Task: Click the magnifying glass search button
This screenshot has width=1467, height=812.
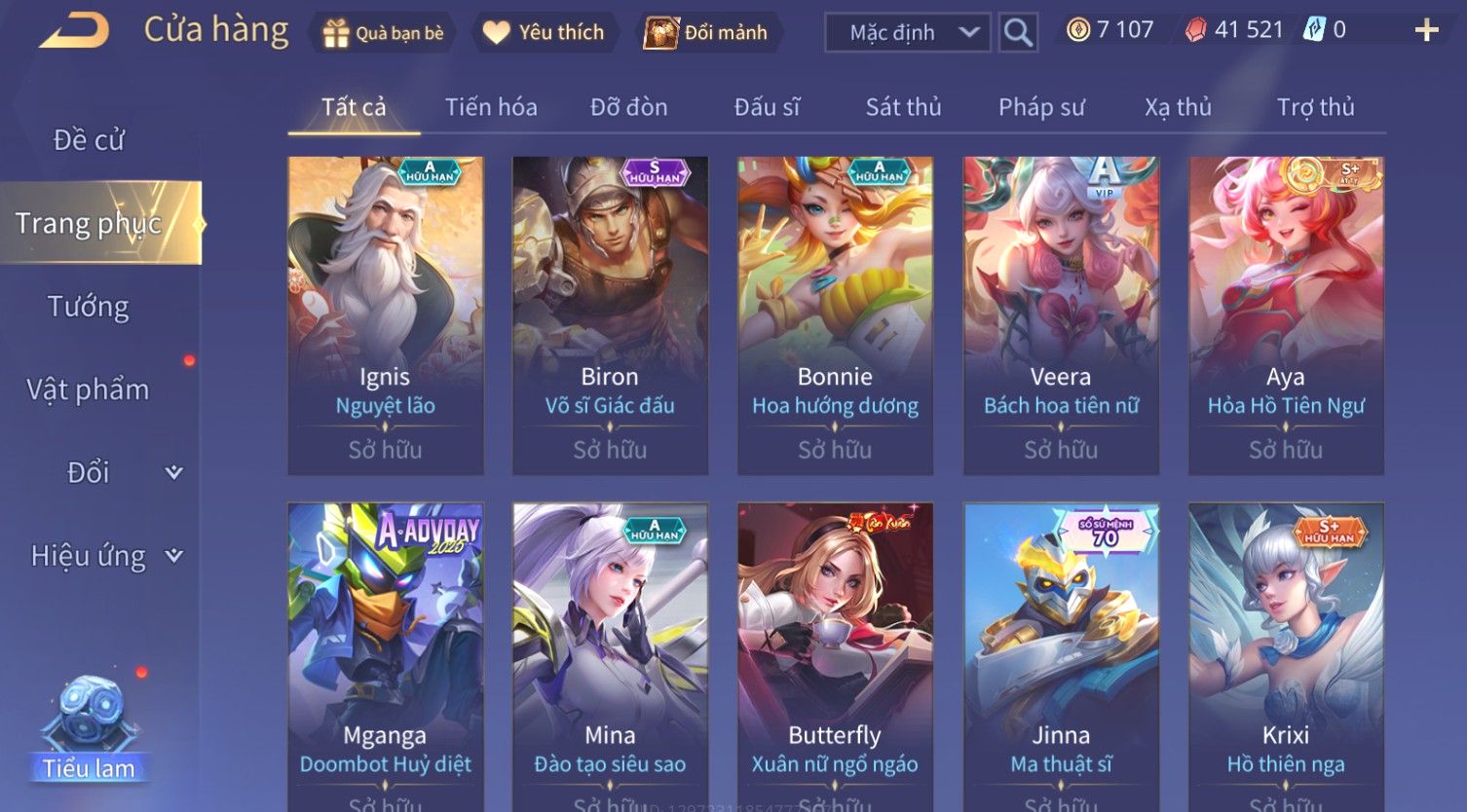Action: click(x=1018, y=33)
